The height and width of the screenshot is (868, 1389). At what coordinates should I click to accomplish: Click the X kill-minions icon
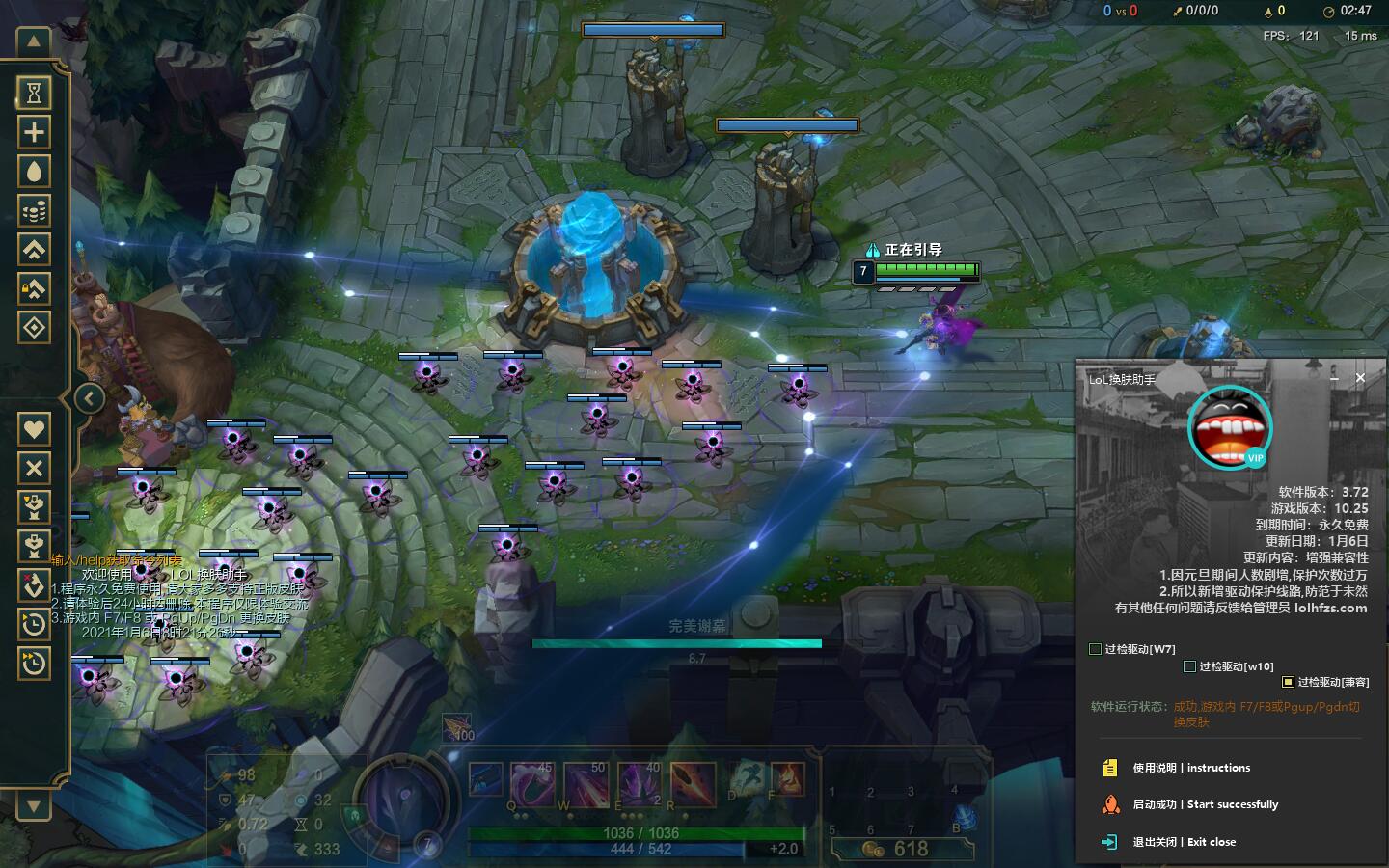pyautogui.click(x=34, y=469)
